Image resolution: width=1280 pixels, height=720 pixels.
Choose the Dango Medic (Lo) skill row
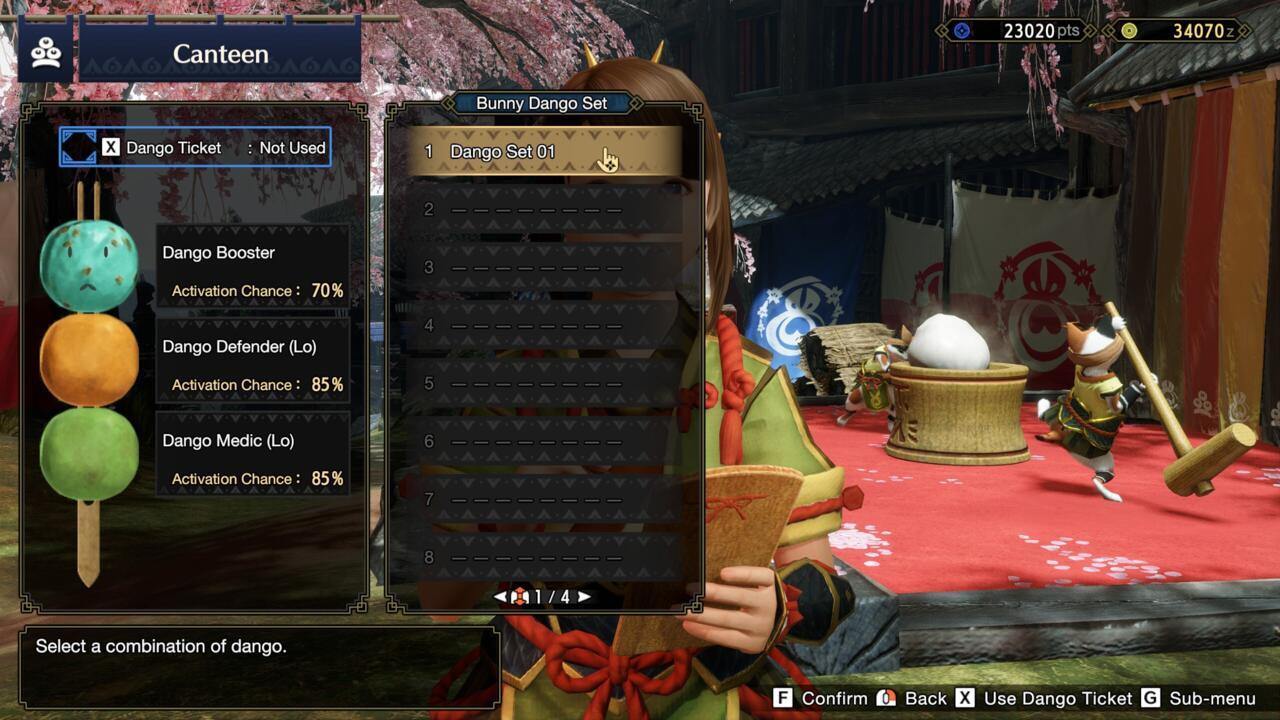(x=252, y=458)
